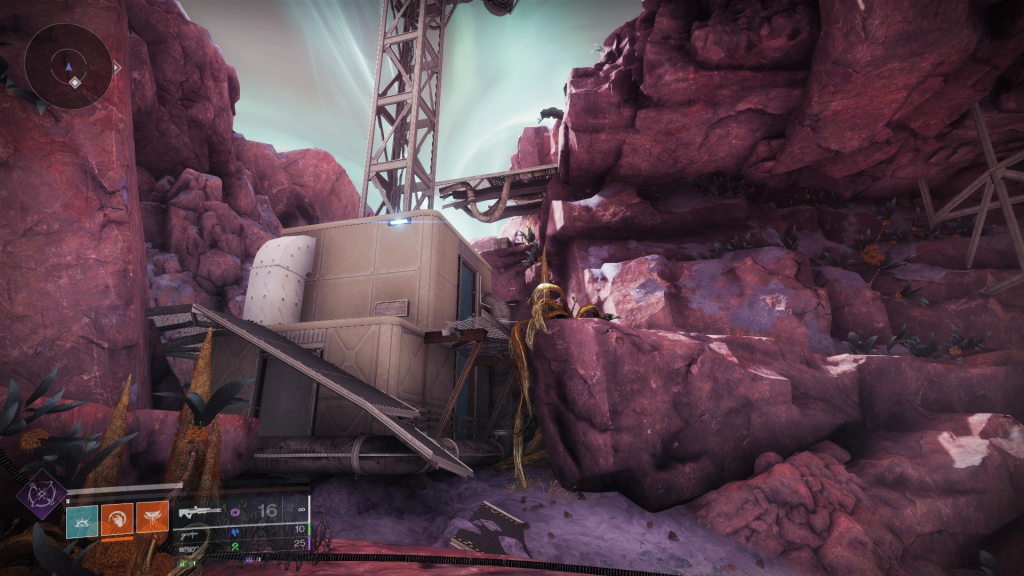Image resolution: width=1024 pixels, height=576 pixels.
Task: Click the circular radar minimap
Action: (68, 66)
